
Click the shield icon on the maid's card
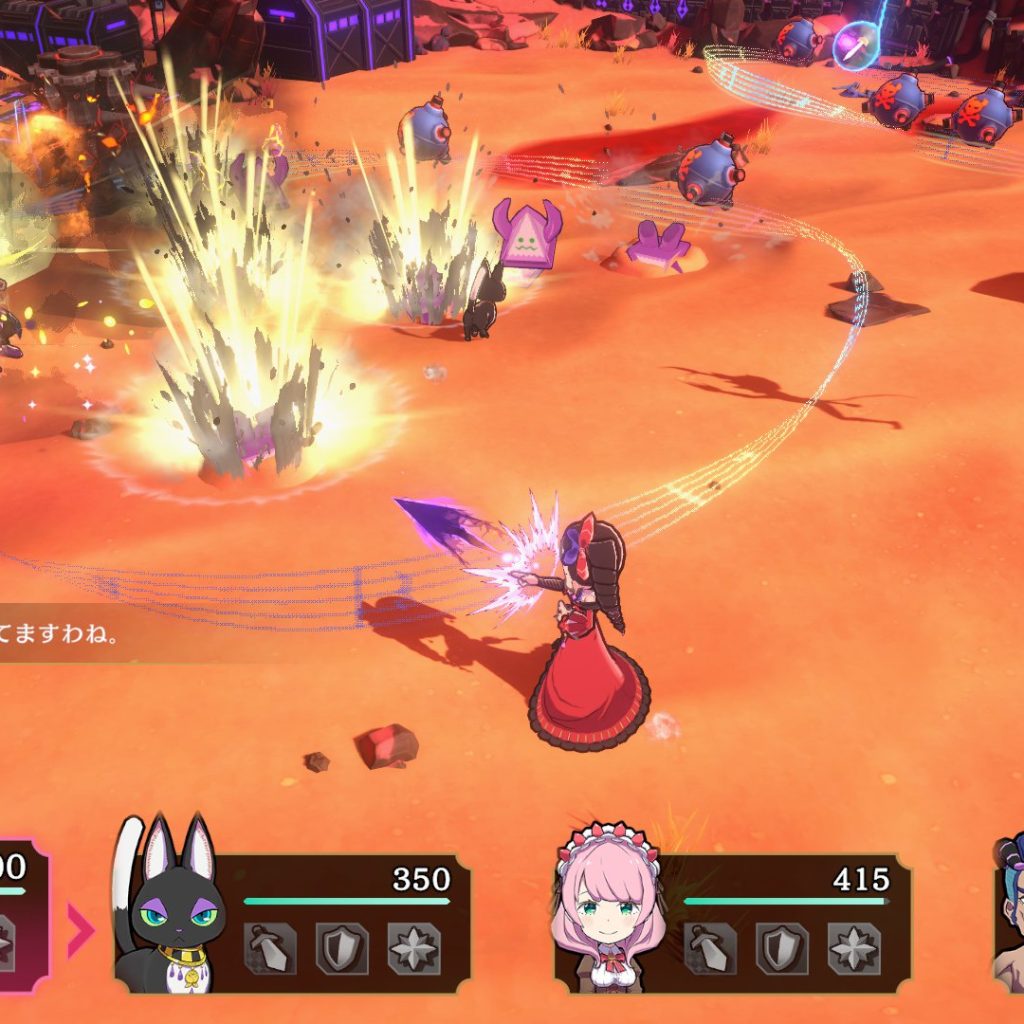[782, 948]
